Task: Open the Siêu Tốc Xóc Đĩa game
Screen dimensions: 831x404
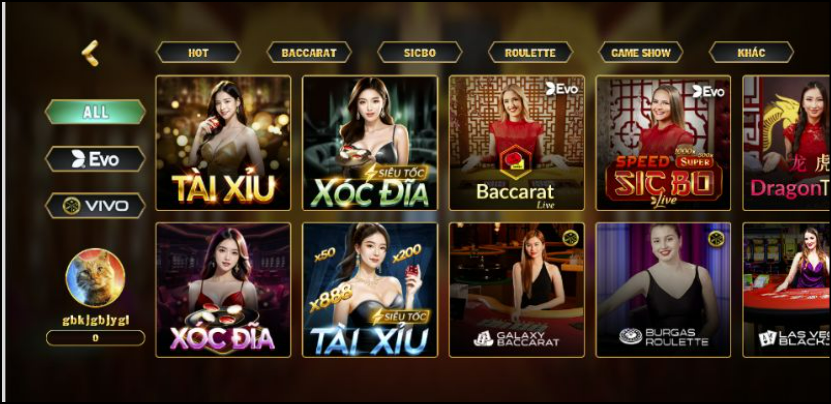Action: pyautogui.click(x=370, y=143)
